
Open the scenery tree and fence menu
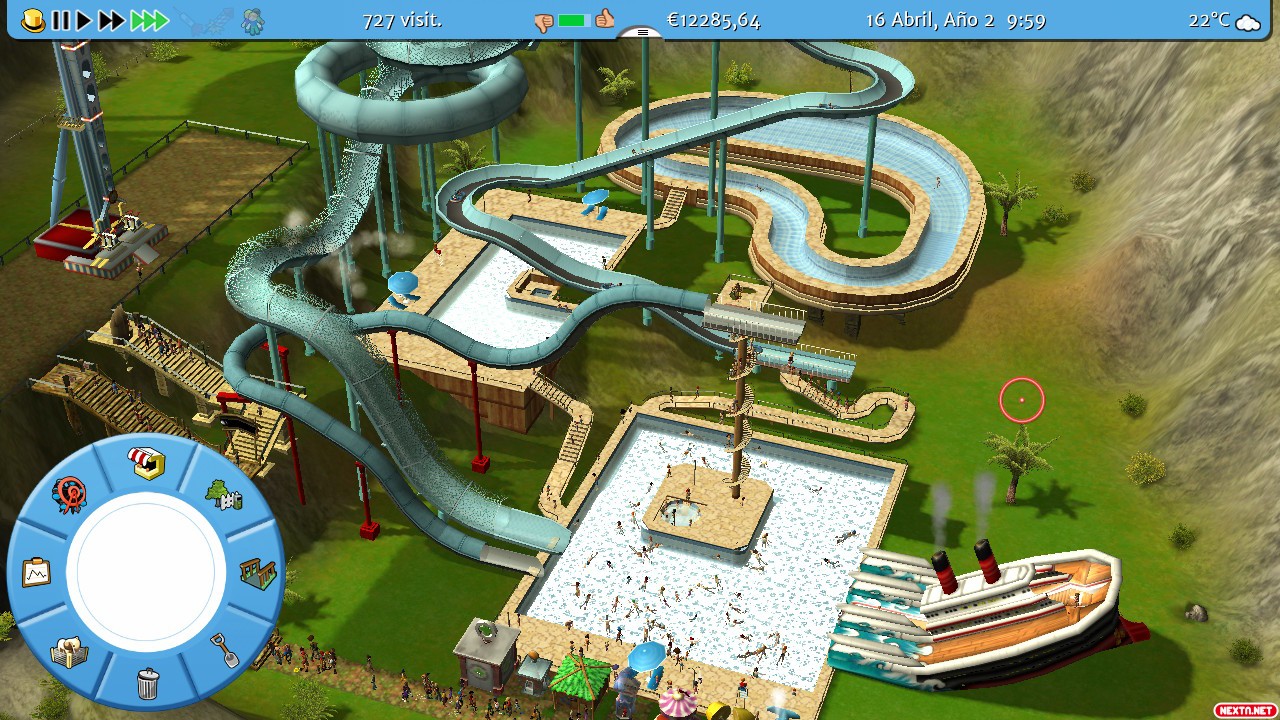[222, 494]
